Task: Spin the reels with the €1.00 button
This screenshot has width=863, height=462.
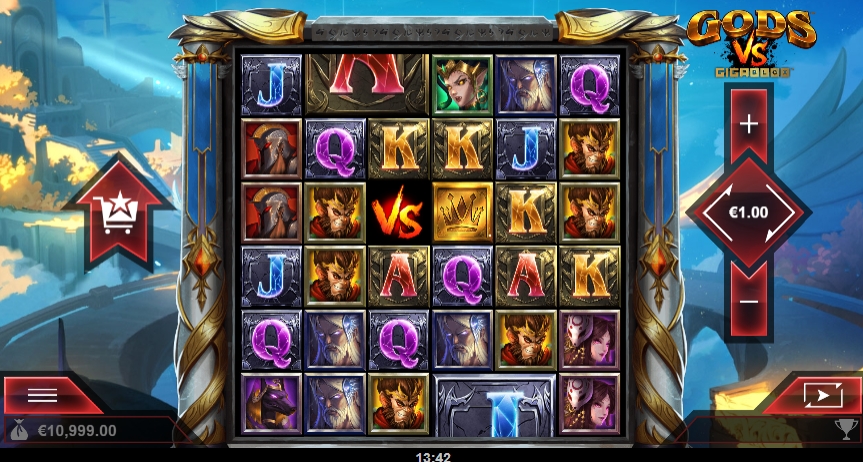Action: click(748, 213)
